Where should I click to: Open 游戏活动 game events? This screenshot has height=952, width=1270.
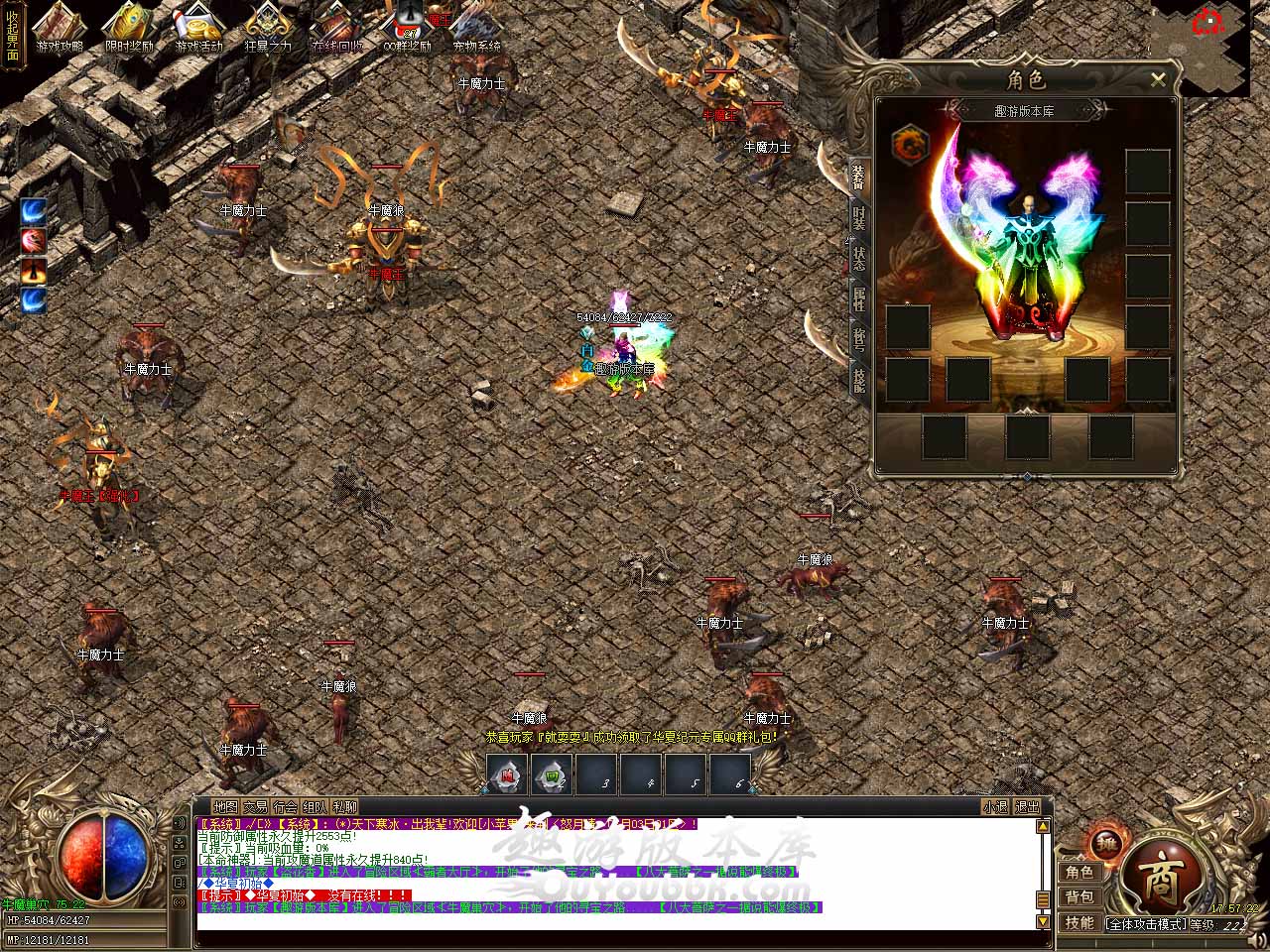198,28
